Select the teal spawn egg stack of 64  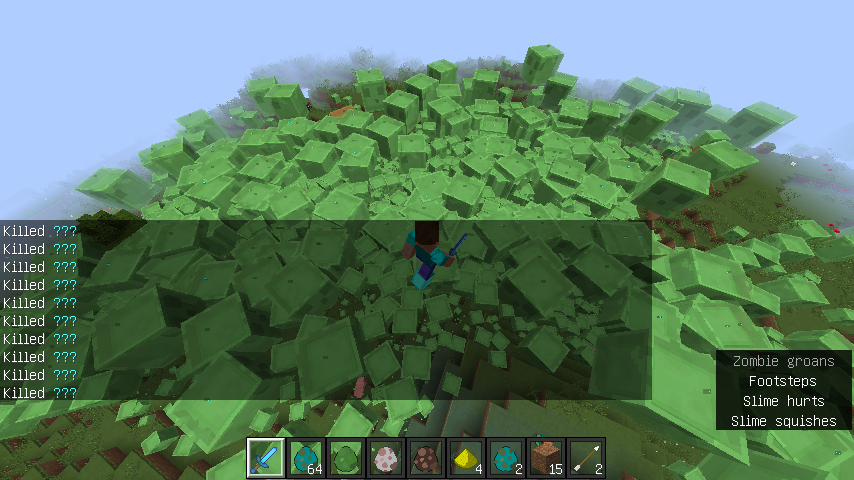tap(306, 458)
